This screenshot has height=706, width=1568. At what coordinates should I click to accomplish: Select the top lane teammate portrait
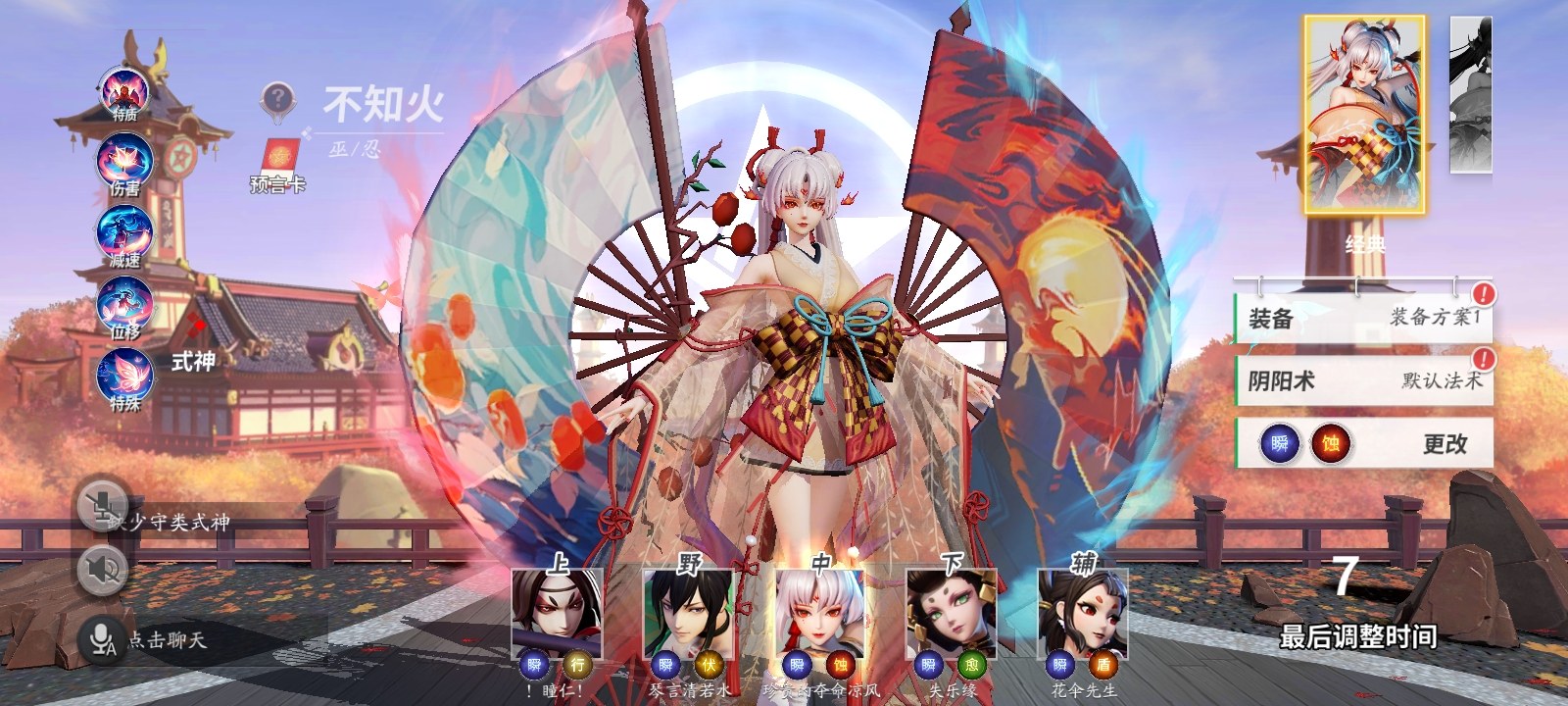pos(557,613)
